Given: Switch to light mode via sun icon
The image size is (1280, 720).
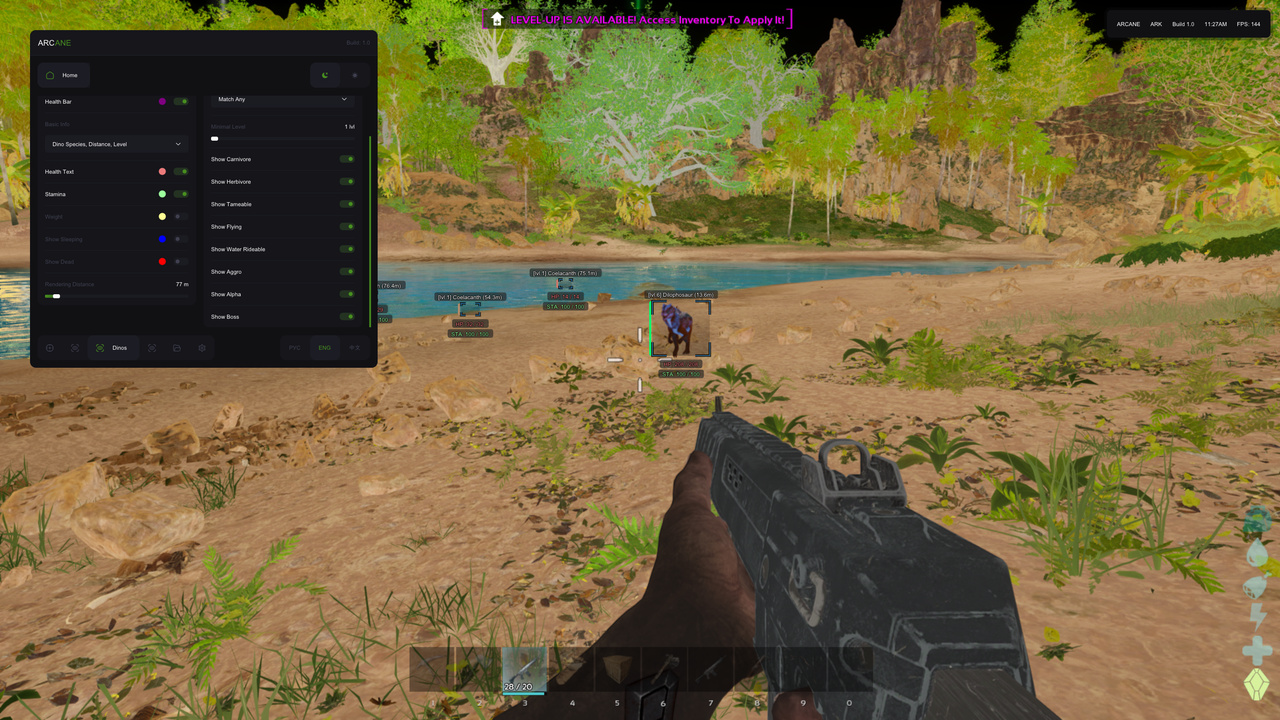Looking at the screenshot, I should point(355,75).
